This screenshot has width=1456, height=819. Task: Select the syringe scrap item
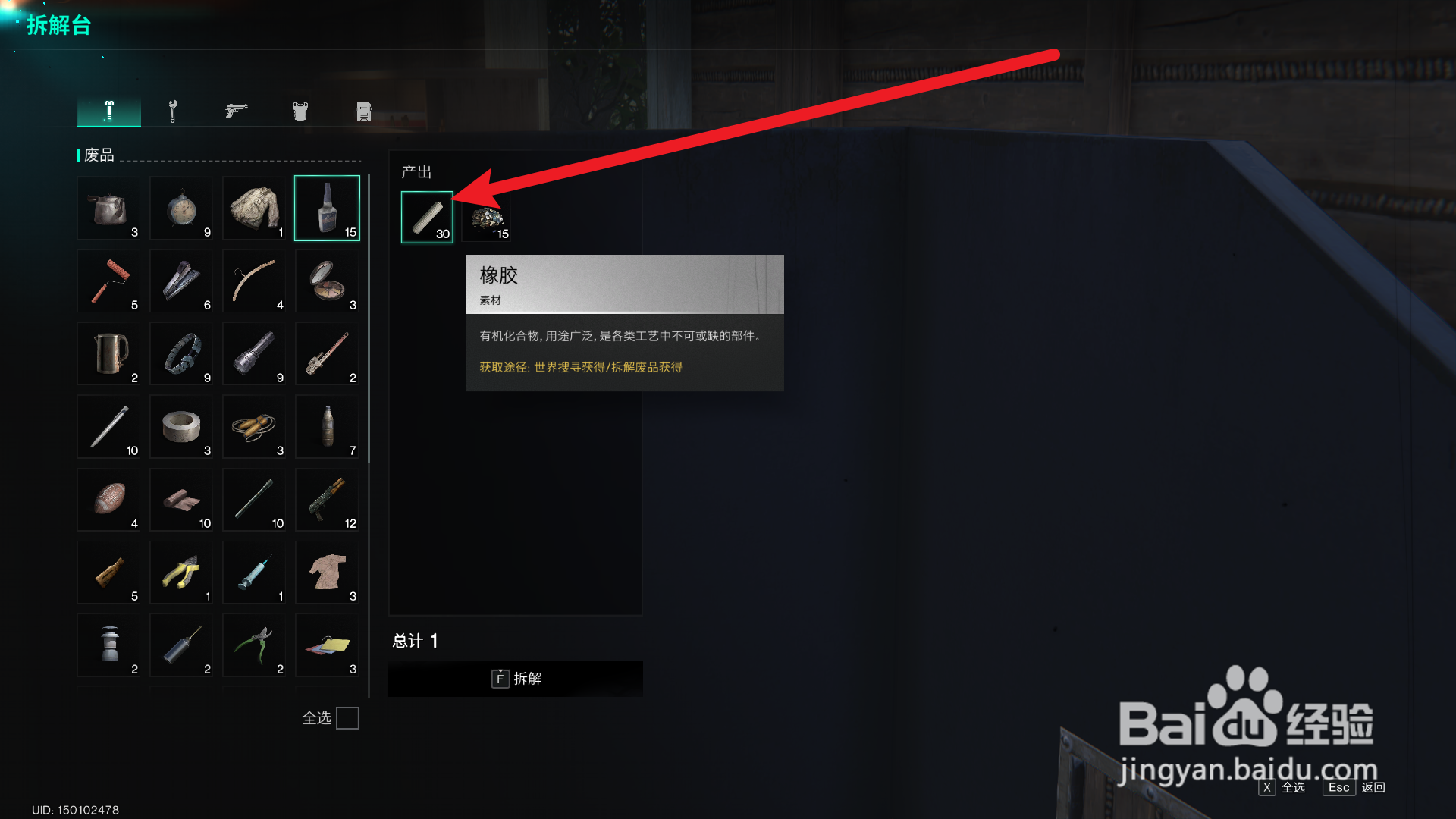point(254,573)
